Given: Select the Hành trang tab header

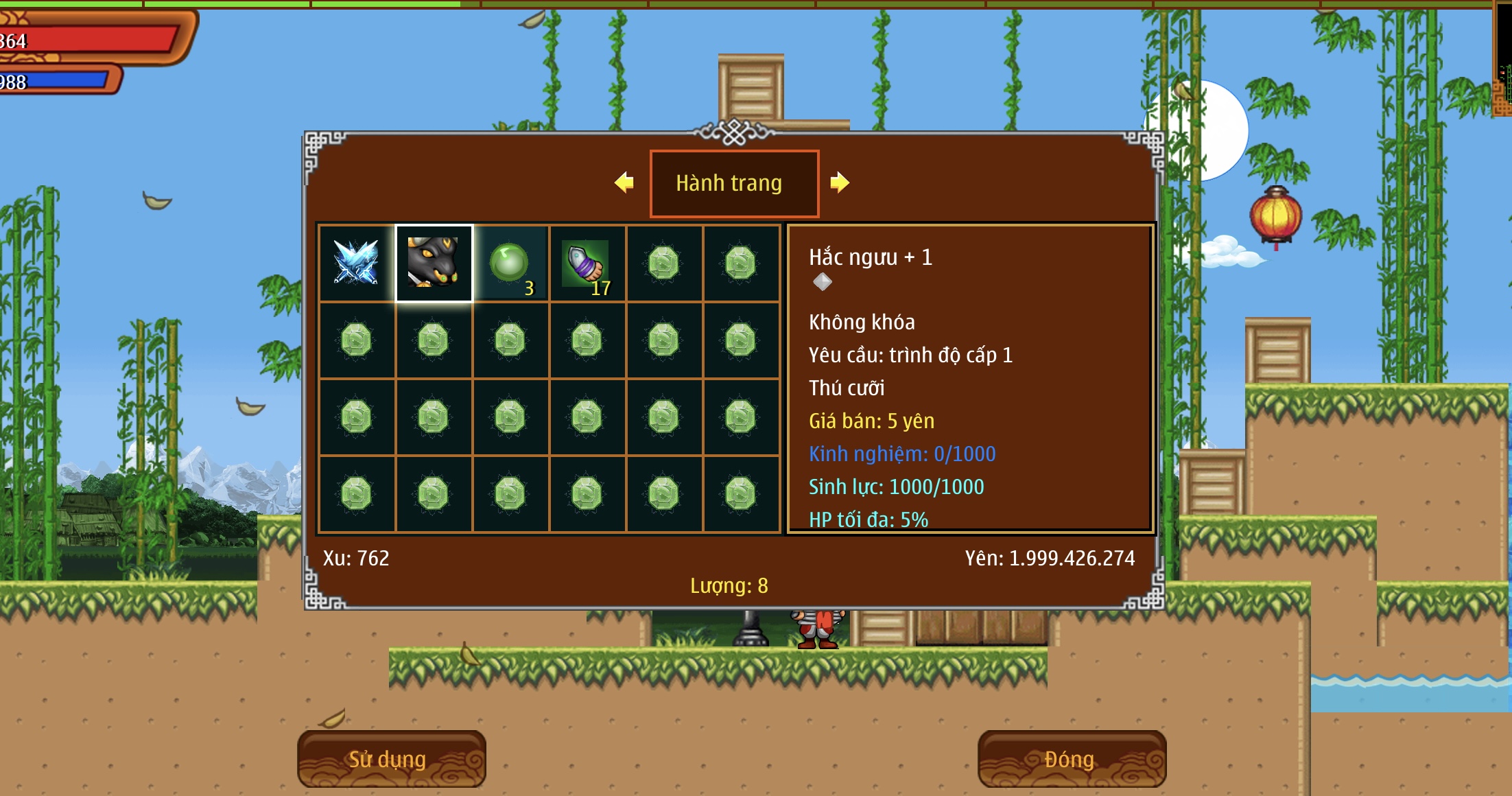Looking at the screenshot, I should pos(734,183).
